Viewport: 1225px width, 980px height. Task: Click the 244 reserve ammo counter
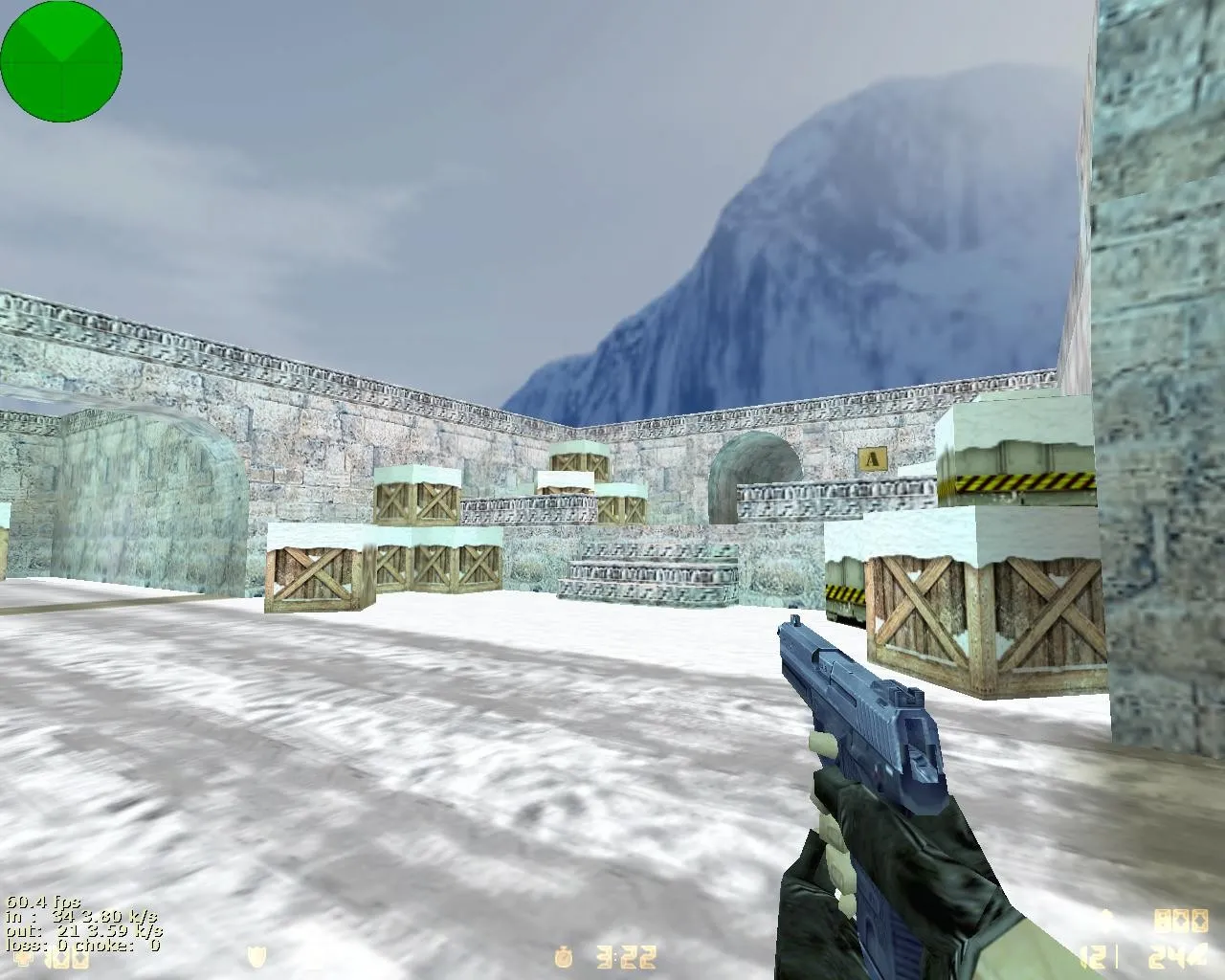pos(1179,957)
